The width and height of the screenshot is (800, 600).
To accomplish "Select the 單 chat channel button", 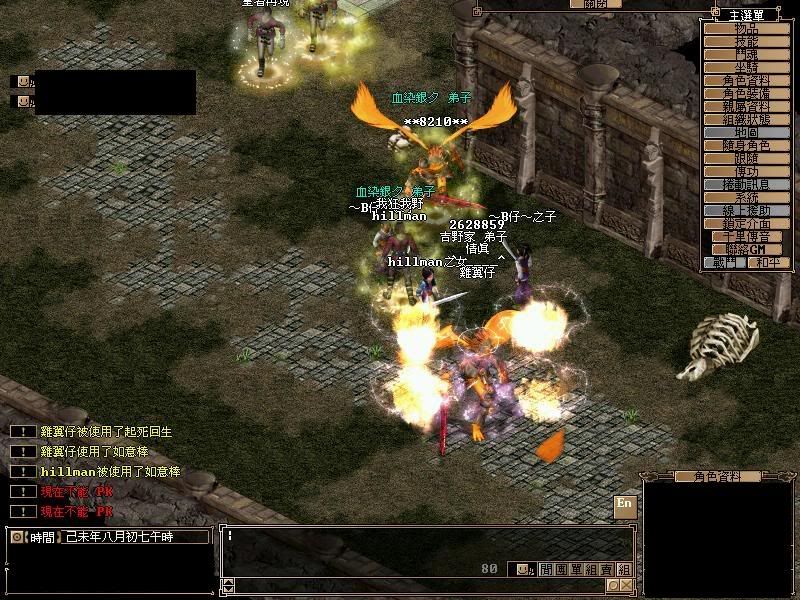I will [574, 569].
